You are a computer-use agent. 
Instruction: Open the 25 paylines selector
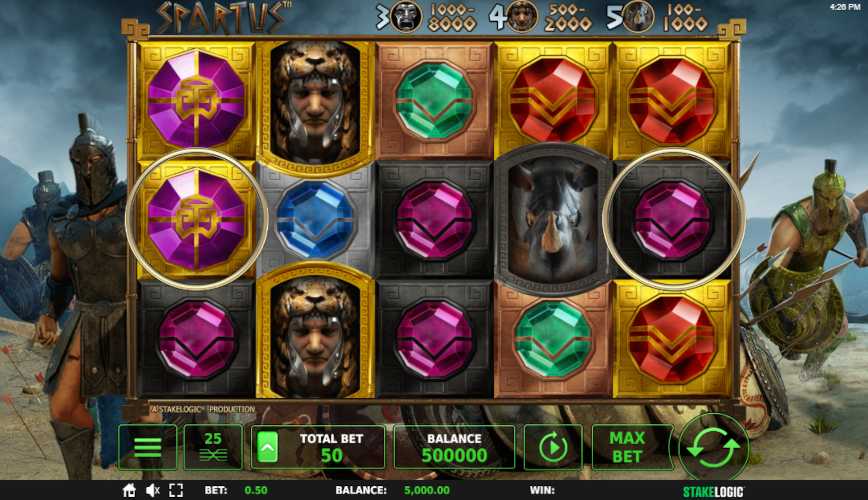(x=212, y=447)
